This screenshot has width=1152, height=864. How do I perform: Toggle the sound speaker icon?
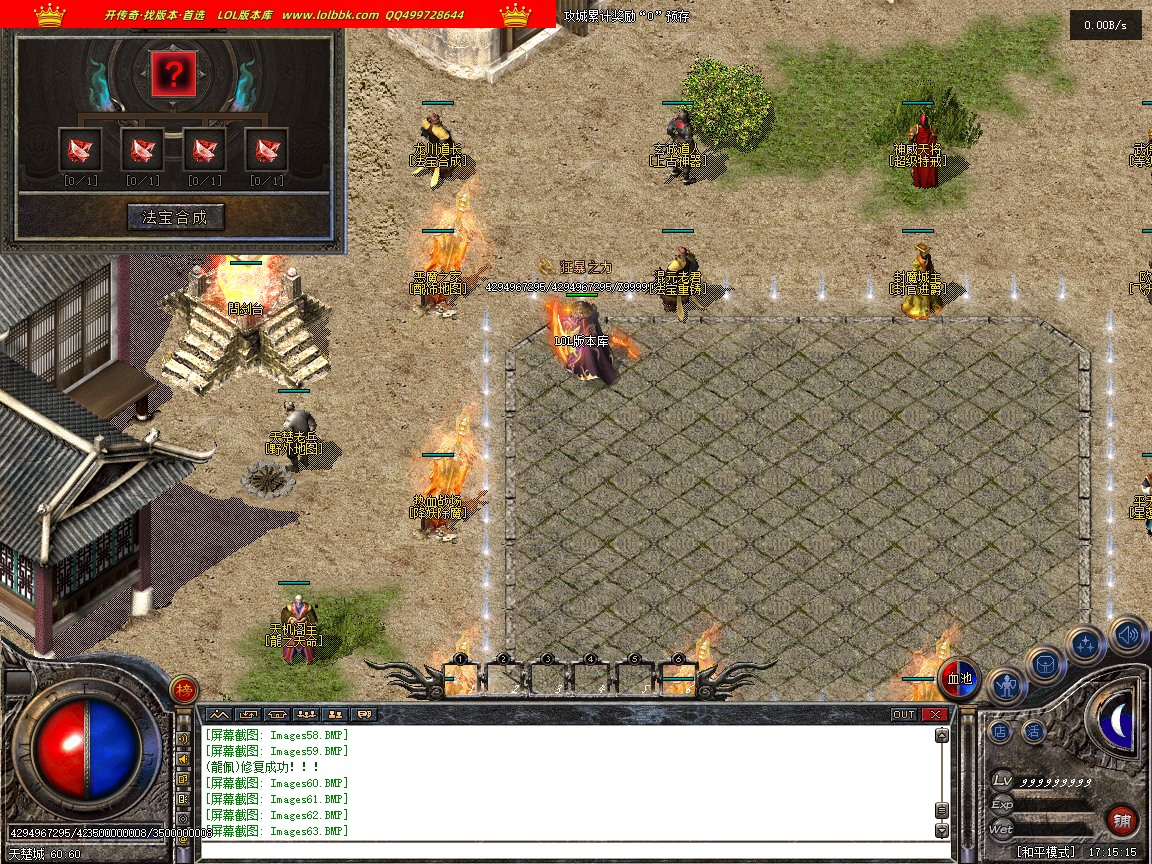point(1127,634)
